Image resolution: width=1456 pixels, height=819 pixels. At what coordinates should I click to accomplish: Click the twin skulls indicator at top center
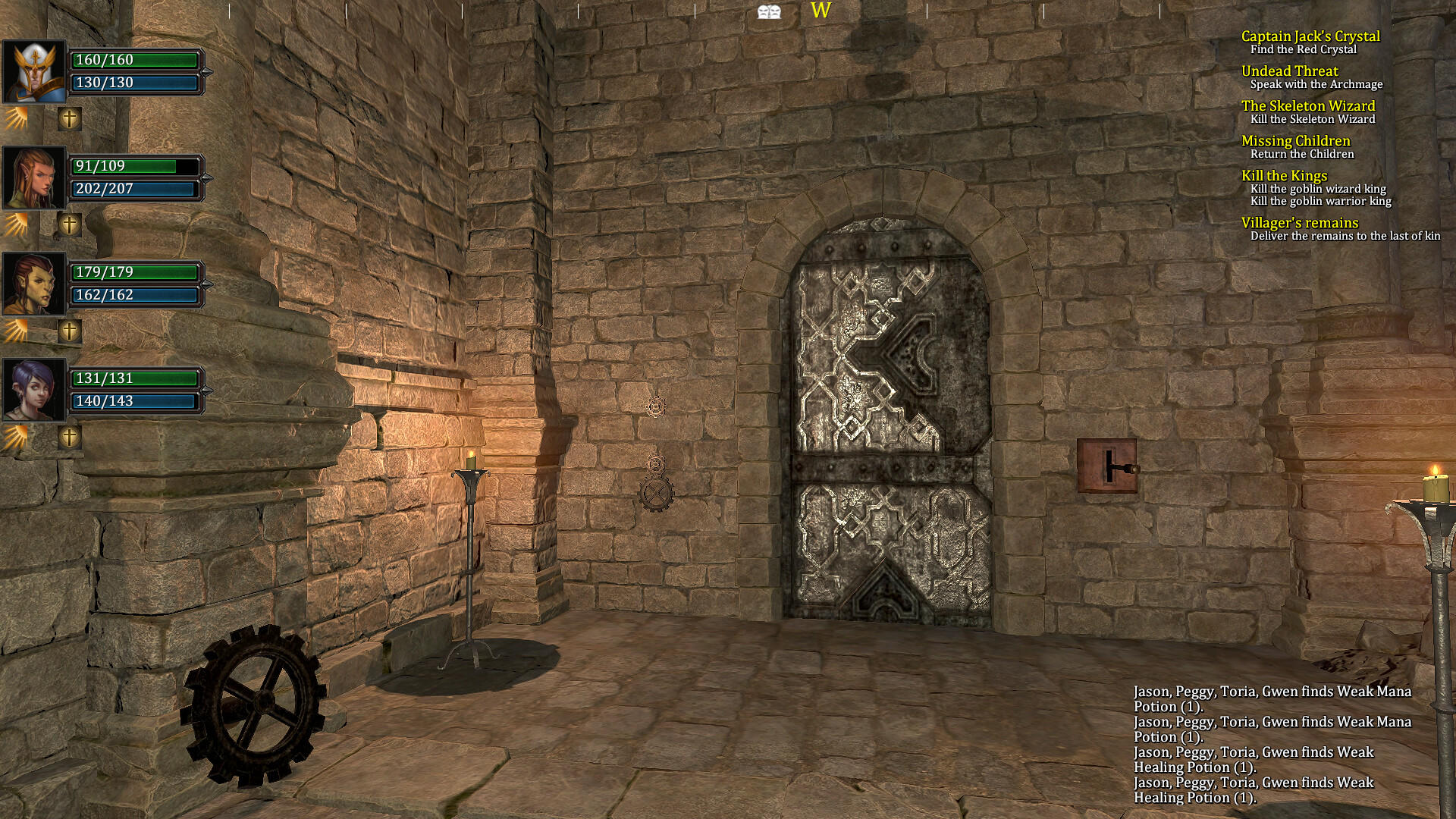pyautogui.click(x=769, y=11)
